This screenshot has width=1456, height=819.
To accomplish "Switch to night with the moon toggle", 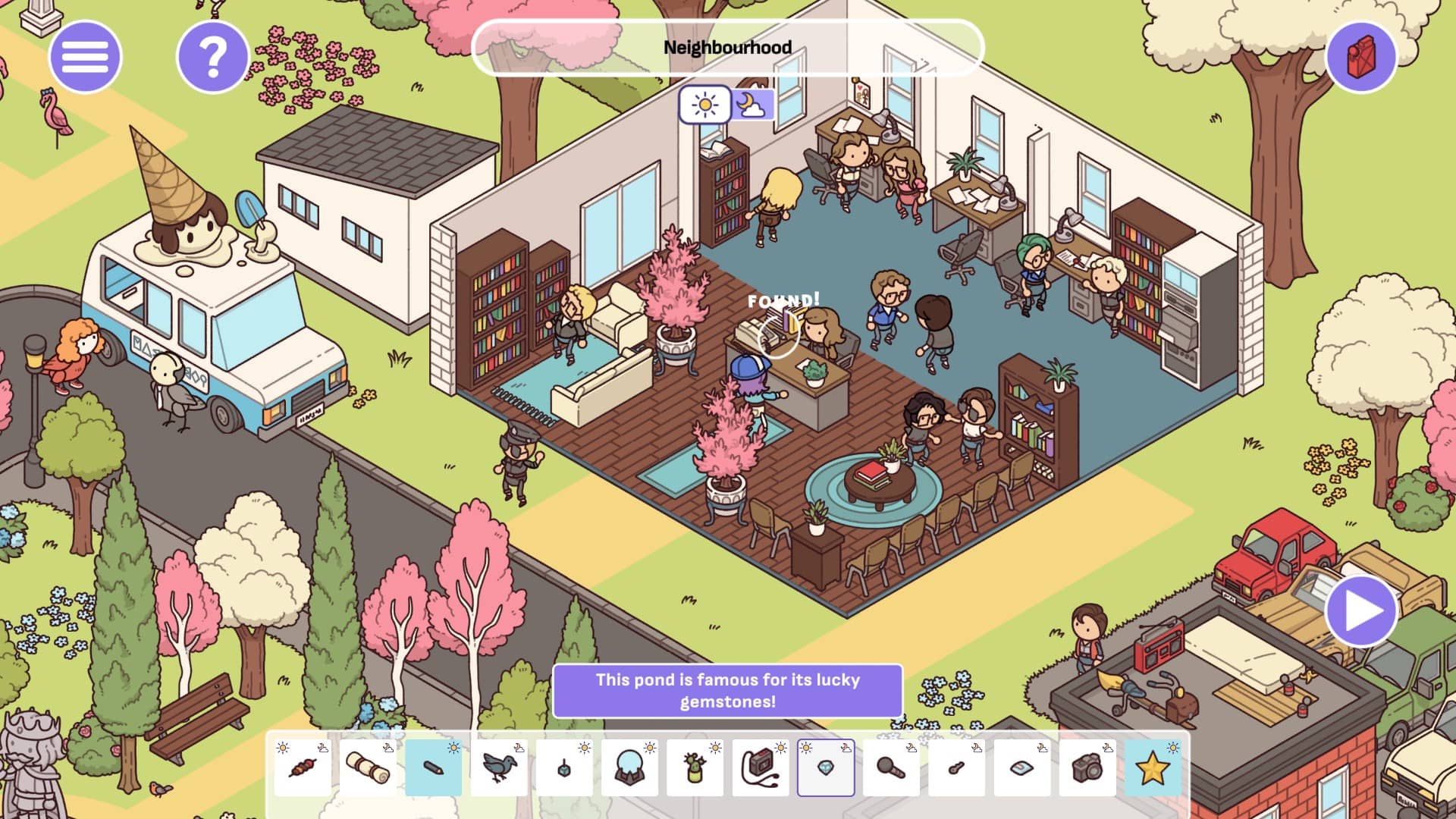I will tap(752, 105).
